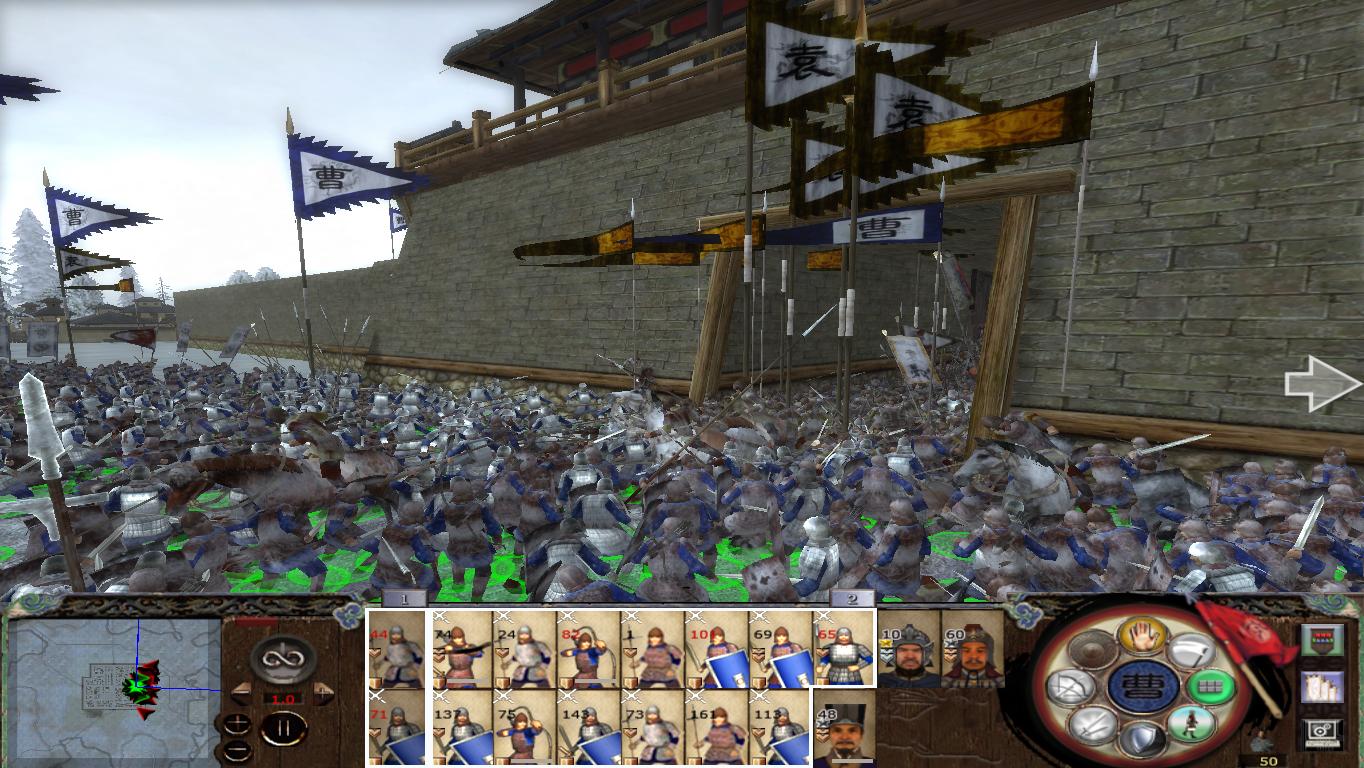Click the bronze gong icon on the command wheel

[x=1090, y=648]
